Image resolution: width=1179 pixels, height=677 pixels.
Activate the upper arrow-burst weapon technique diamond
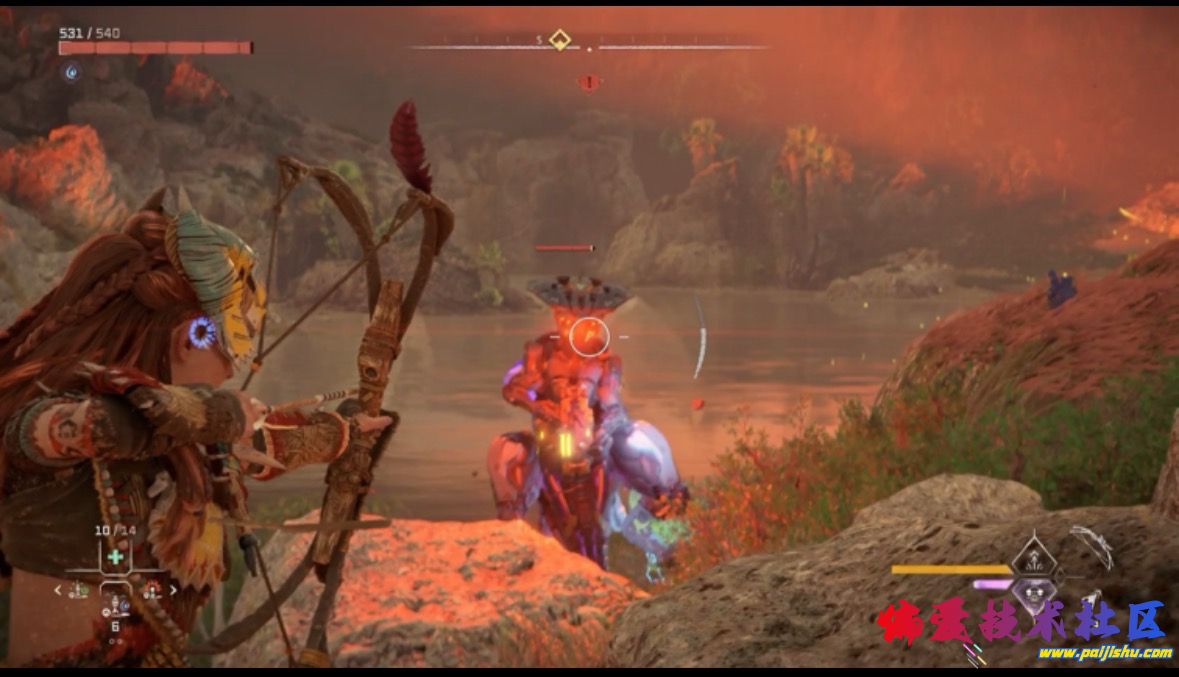coord(1032,558)
